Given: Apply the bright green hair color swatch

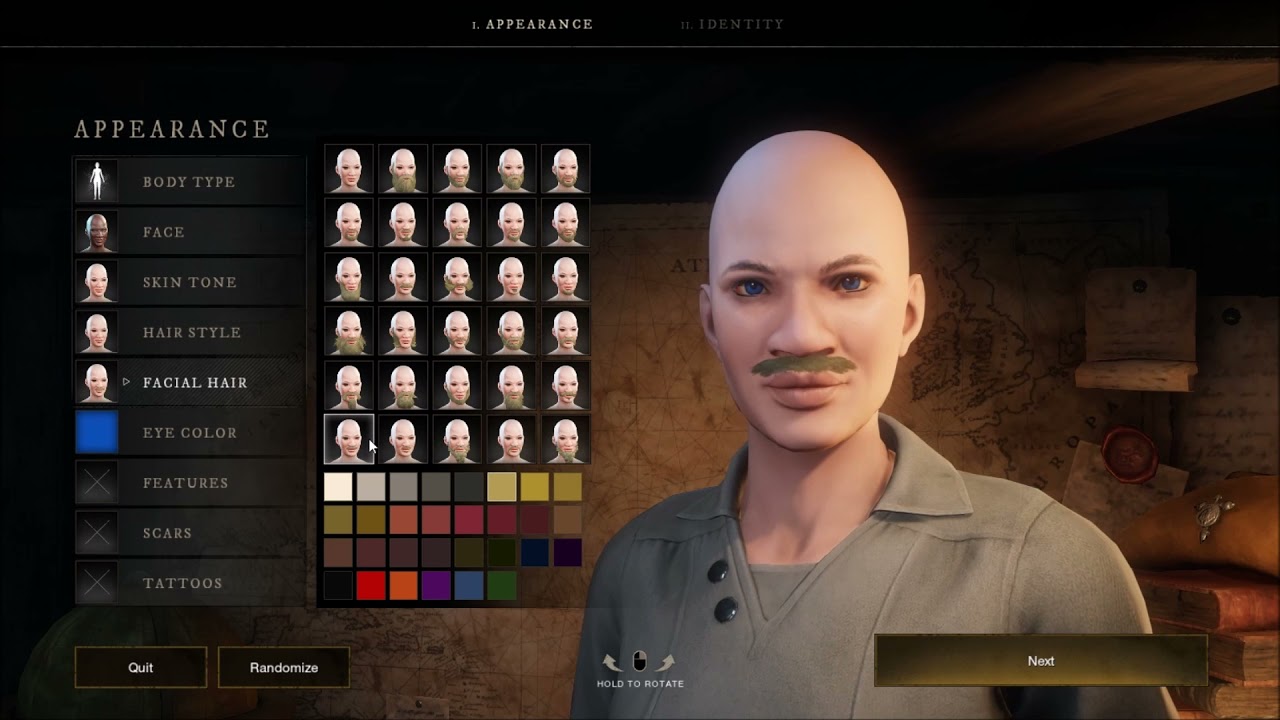Looking at the screenshot, I should tap(502, 585).
